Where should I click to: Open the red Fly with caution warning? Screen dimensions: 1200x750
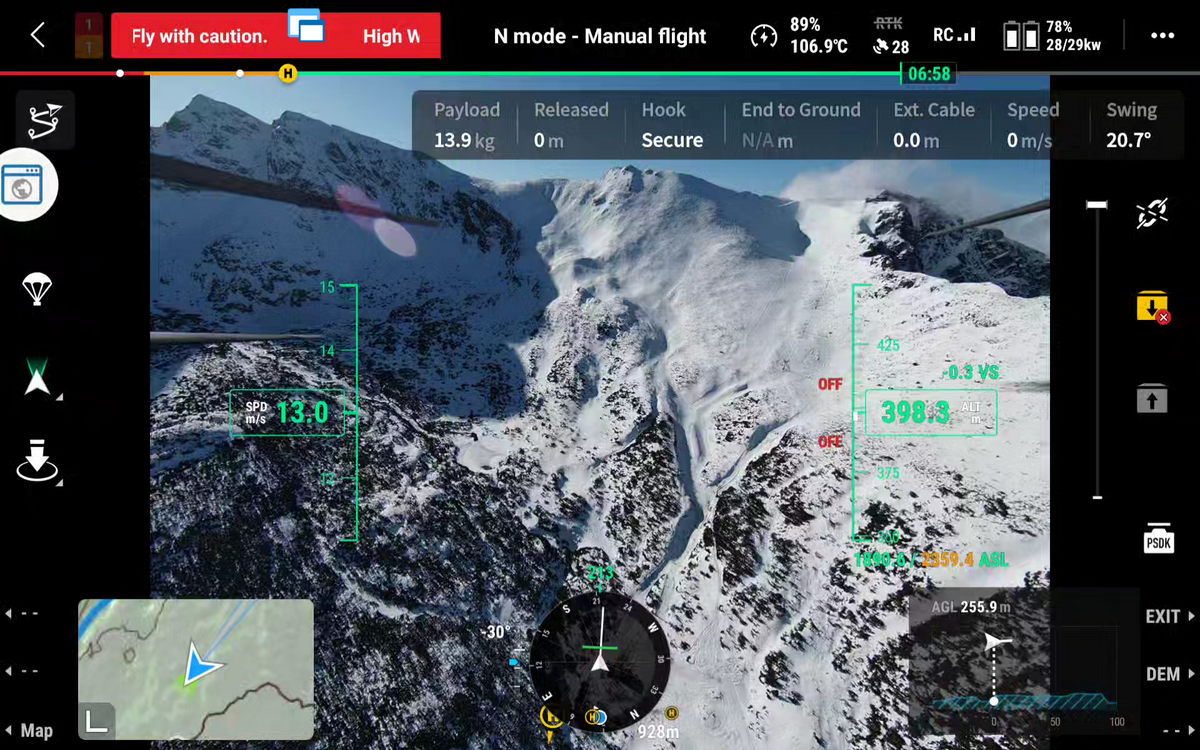(x=200, y=37)
